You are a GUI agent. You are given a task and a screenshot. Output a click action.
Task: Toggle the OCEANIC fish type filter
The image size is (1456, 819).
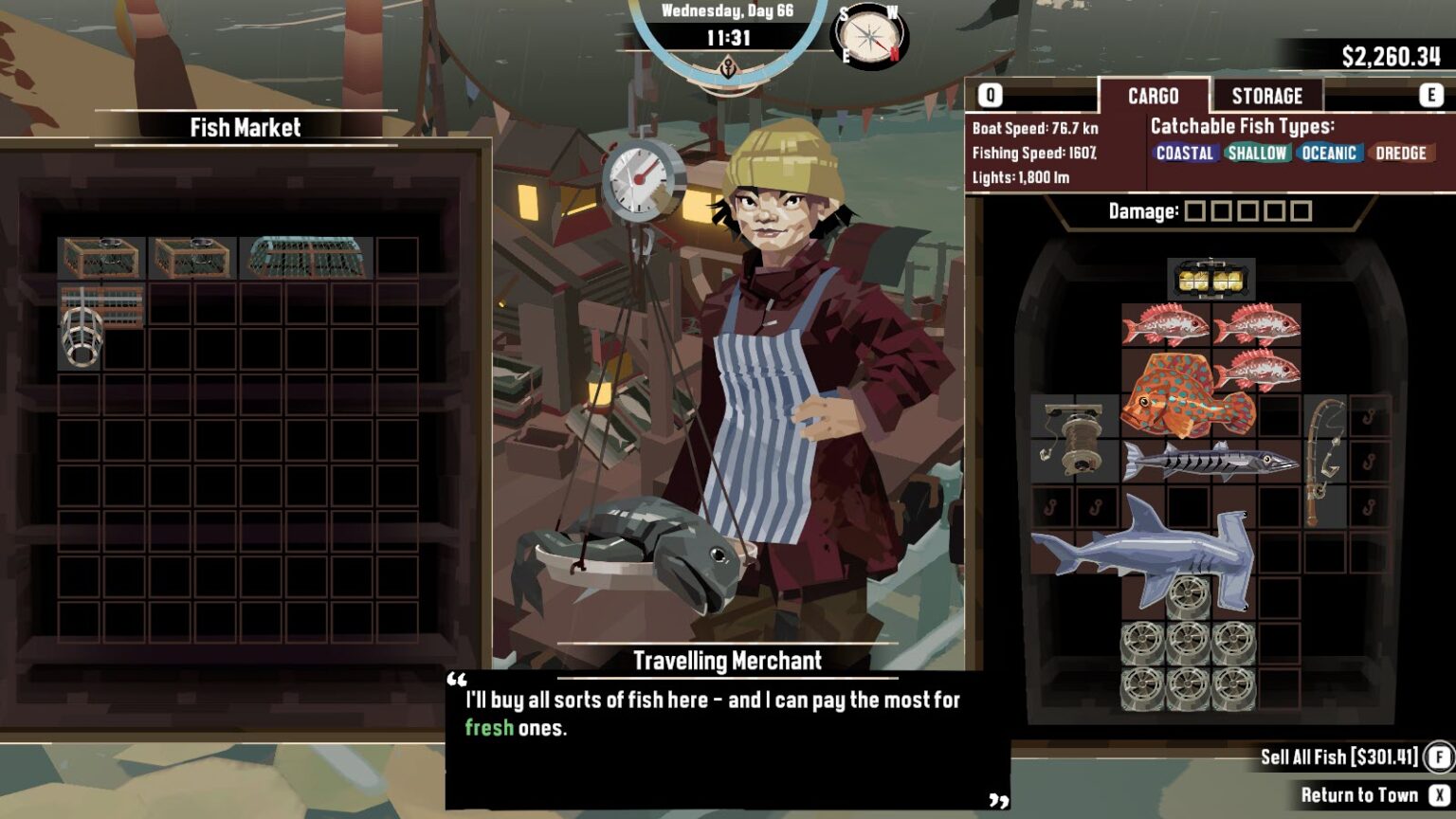click(1328, 153)
